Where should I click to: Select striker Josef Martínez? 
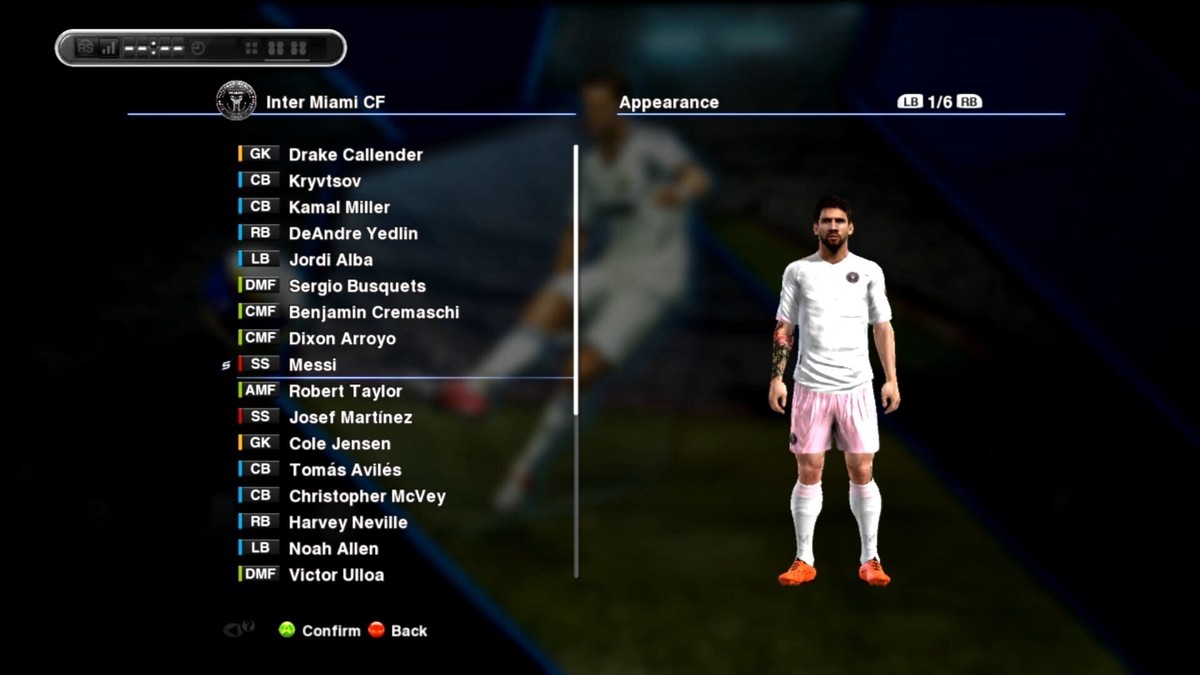point(350,417)
